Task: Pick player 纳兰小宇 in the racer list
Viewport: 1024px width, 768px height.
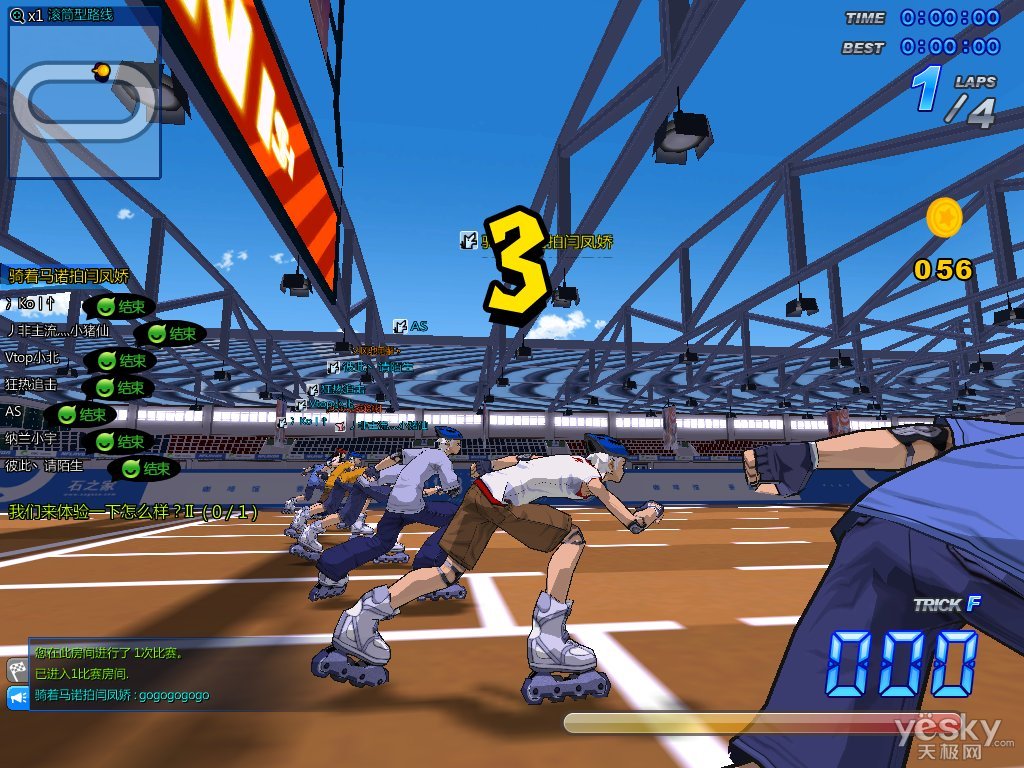Action: (32, 438)
